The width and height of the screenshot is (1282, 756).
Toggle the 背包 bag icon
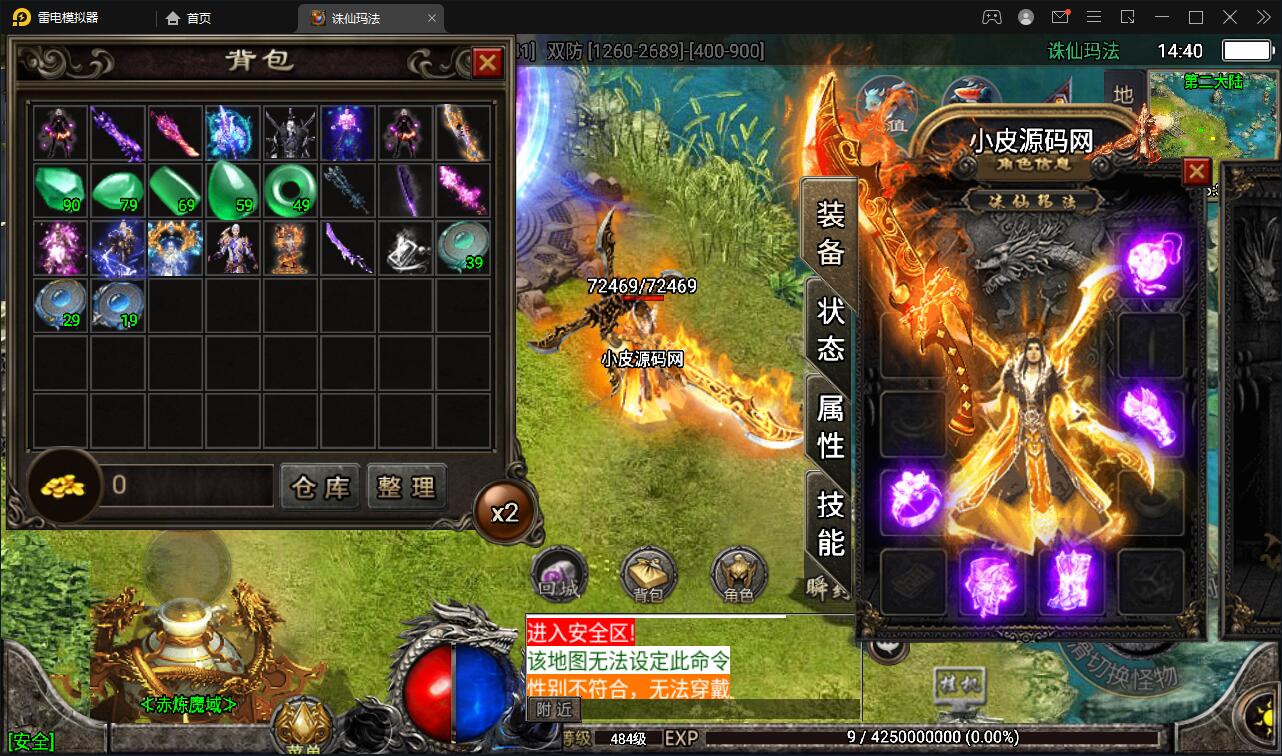(649, 575)
